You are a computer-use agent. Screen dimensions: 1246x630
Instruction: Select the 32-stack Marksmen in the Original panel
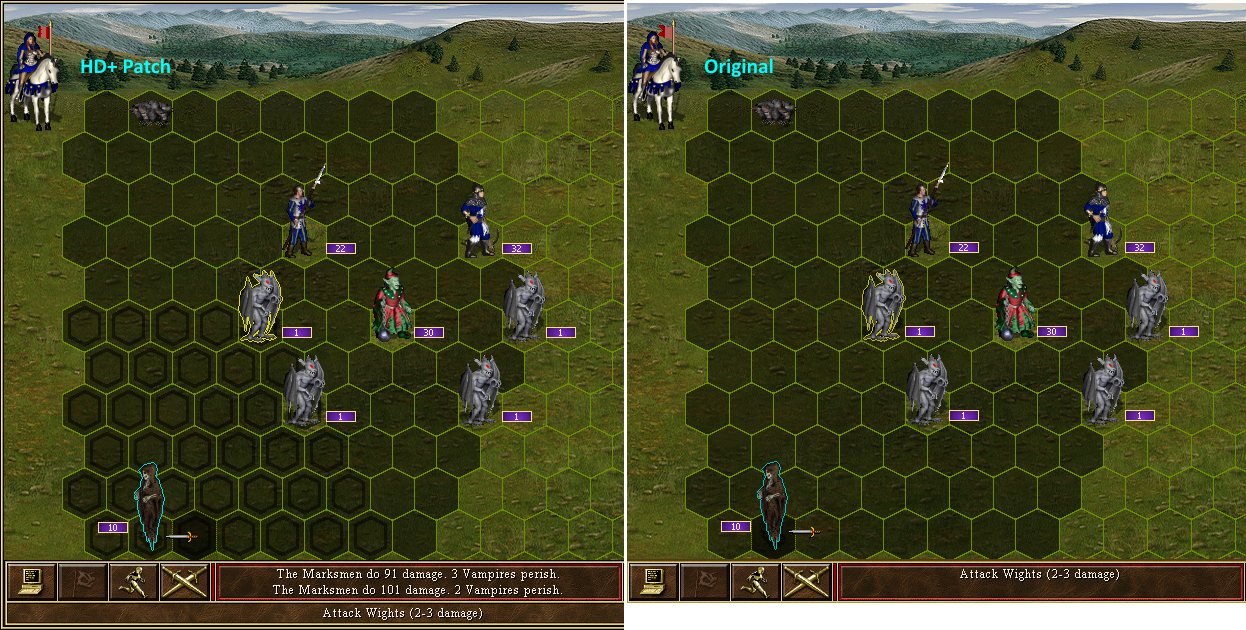1101,218
